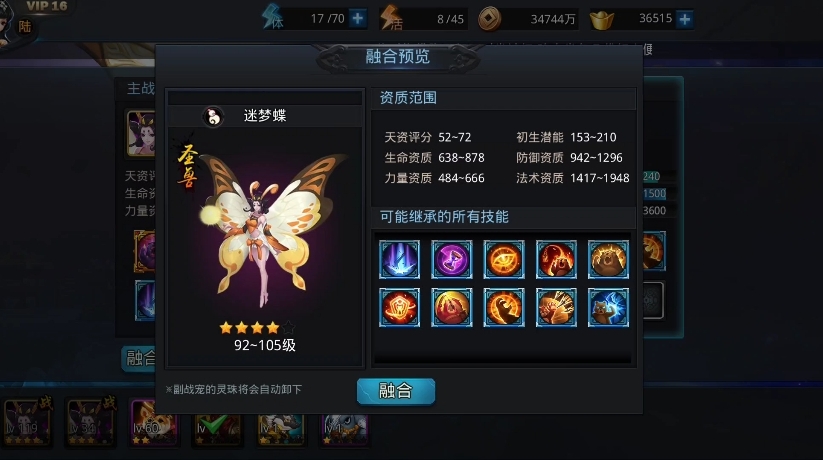Select the orange shield emblem skill icon

(x=400, y=307)
